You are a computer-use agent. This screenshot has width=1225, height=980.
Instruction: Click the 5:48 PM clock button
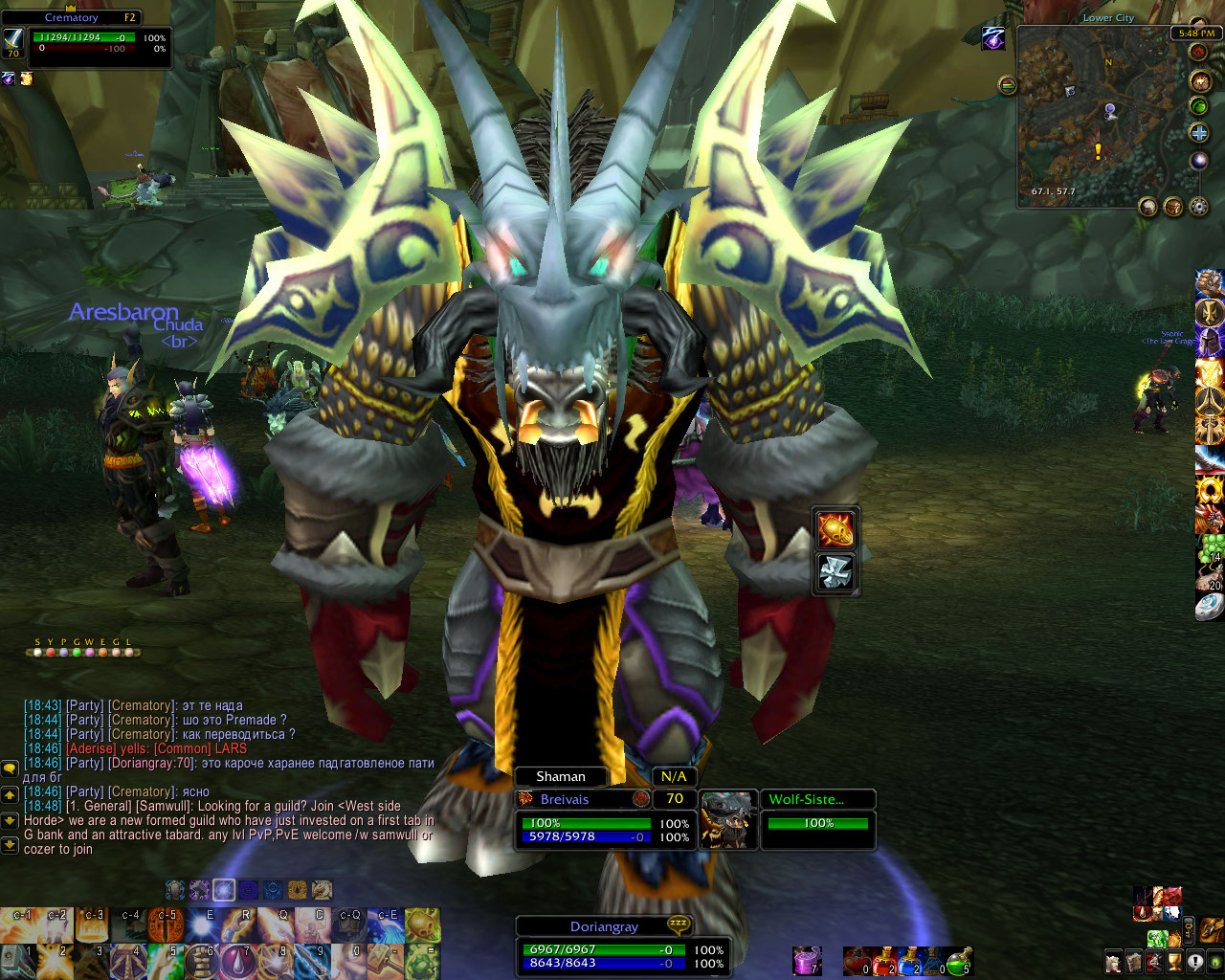(1196, 33)
